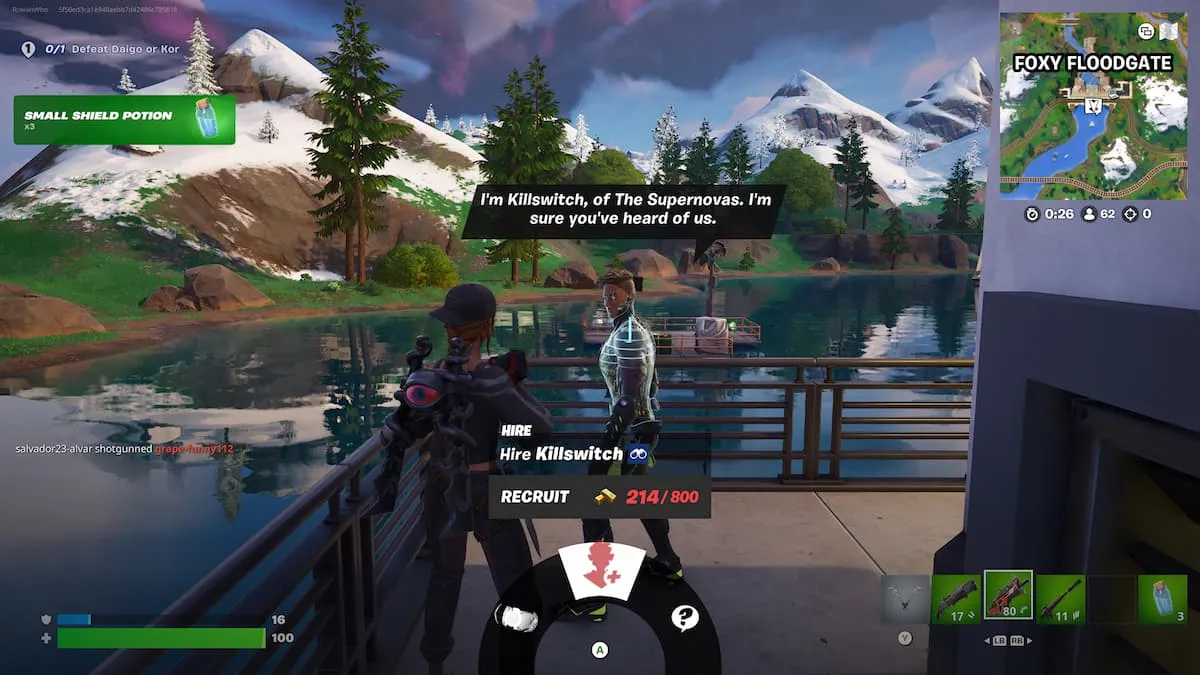Viewport: 1200px width, 675px height.
Task: Pick the white fist wheel option
Action: click(516, 618)
